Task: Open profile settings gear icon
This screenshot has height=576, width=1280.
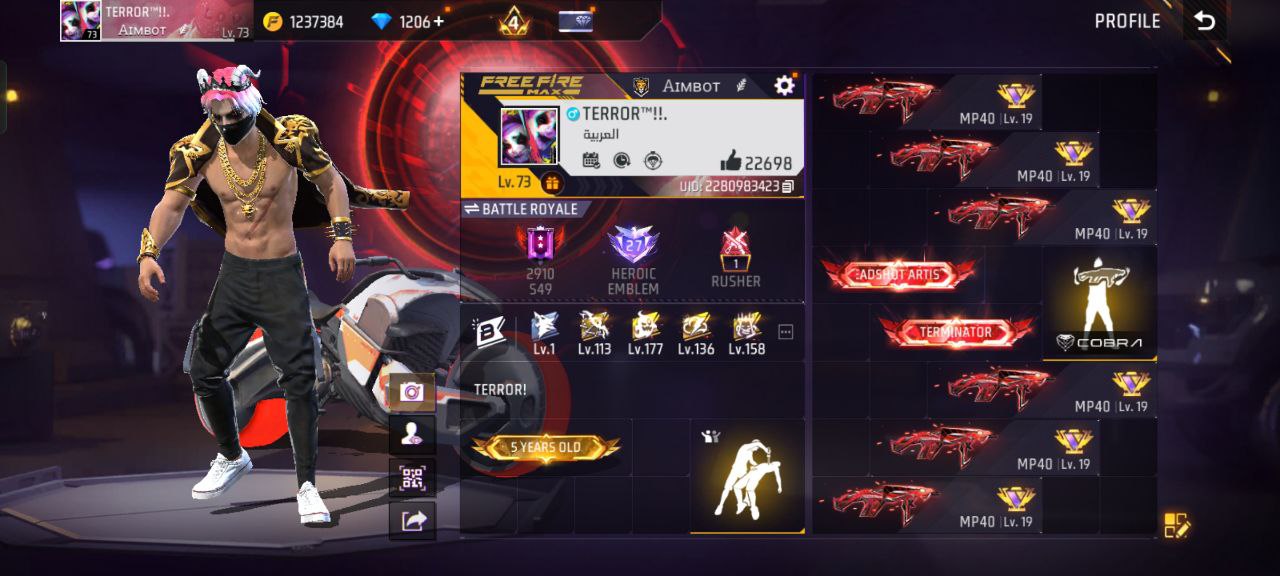Action: click(x=784, y=86)
